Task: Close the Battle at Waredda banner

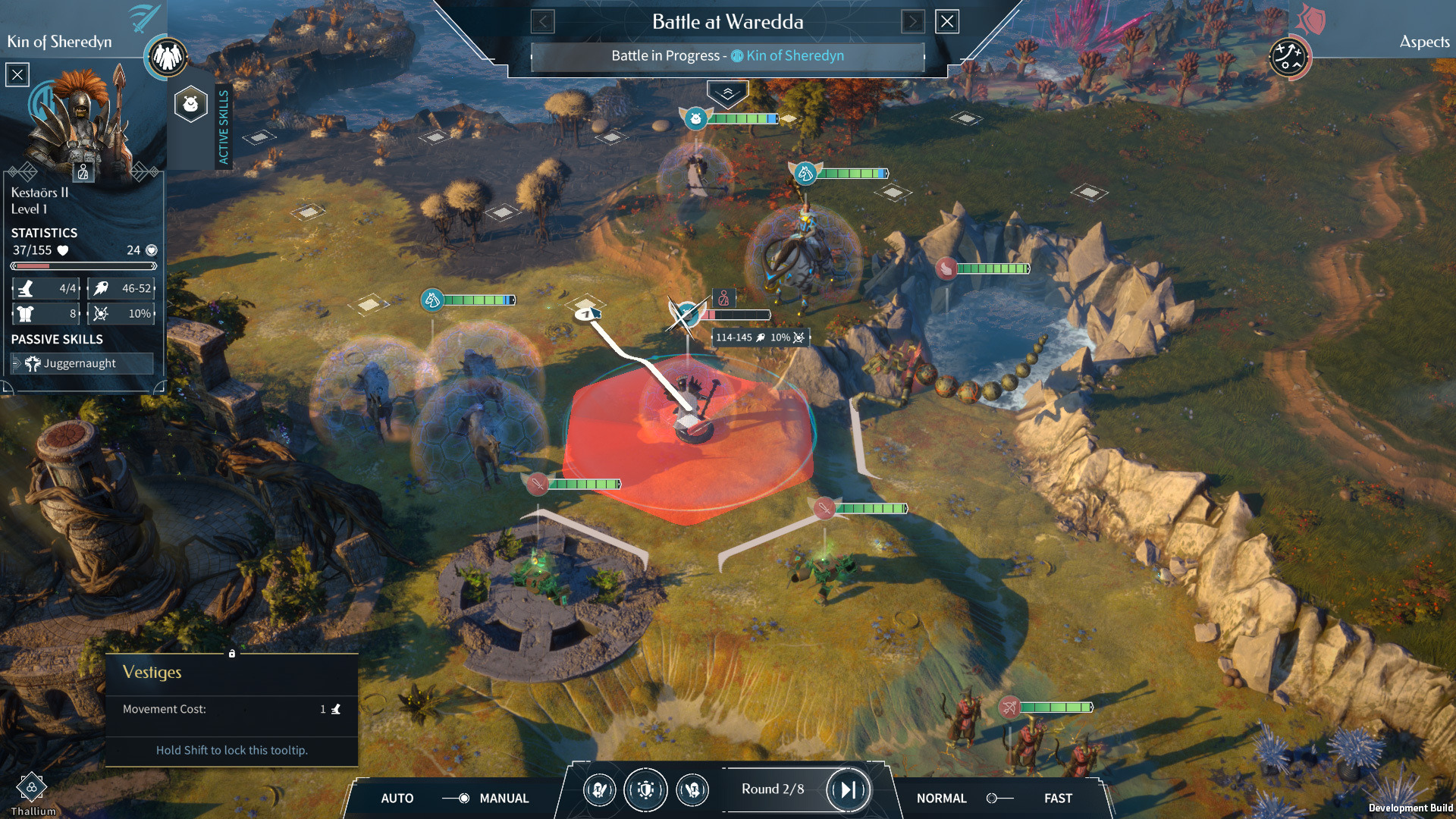Action: coord(947,22)
